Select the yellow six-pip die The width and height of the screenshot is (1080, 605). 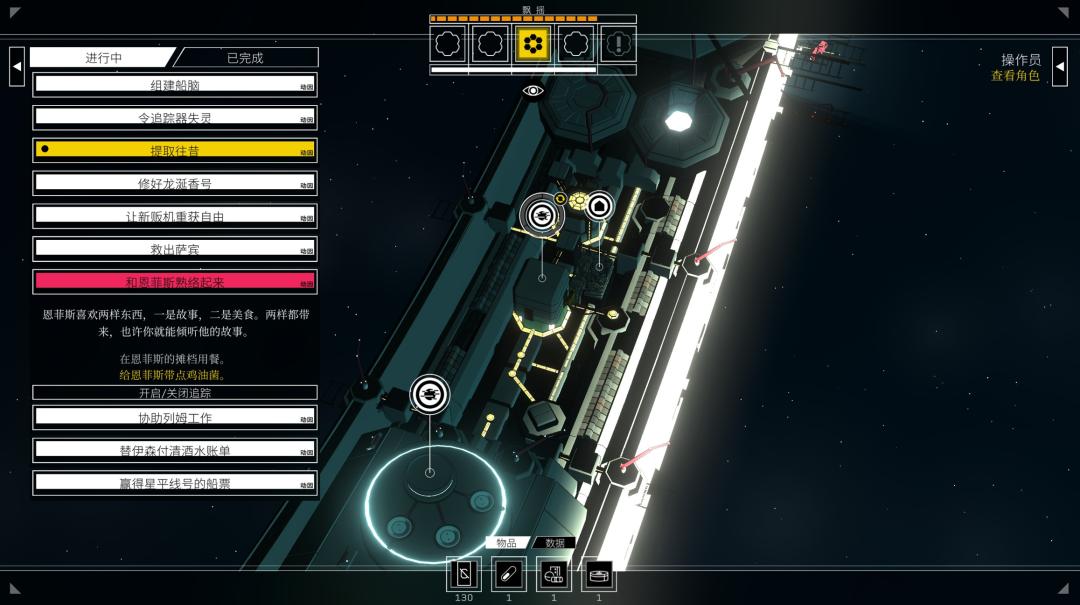click(x=533, y=44)
